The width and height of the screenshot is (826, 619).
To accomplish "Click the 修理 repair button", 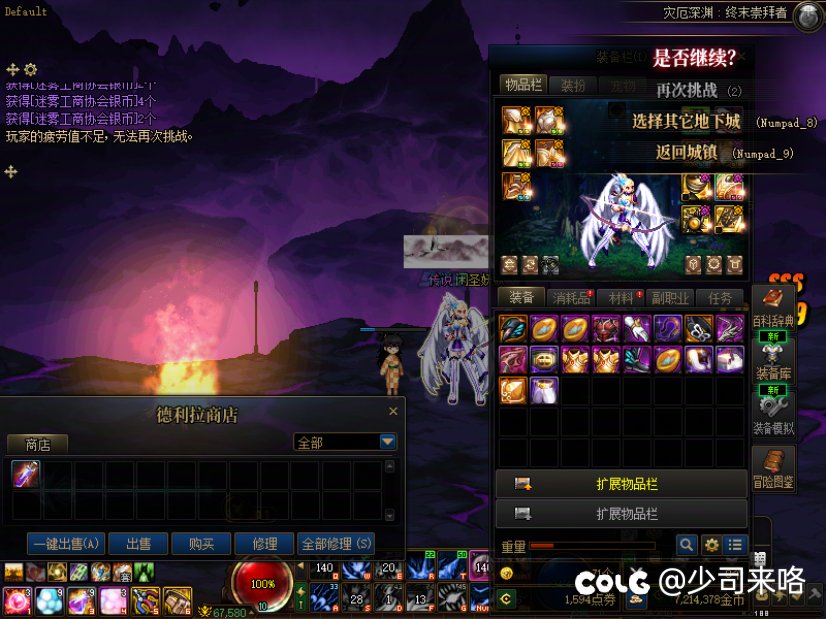I will click(264, 544).
